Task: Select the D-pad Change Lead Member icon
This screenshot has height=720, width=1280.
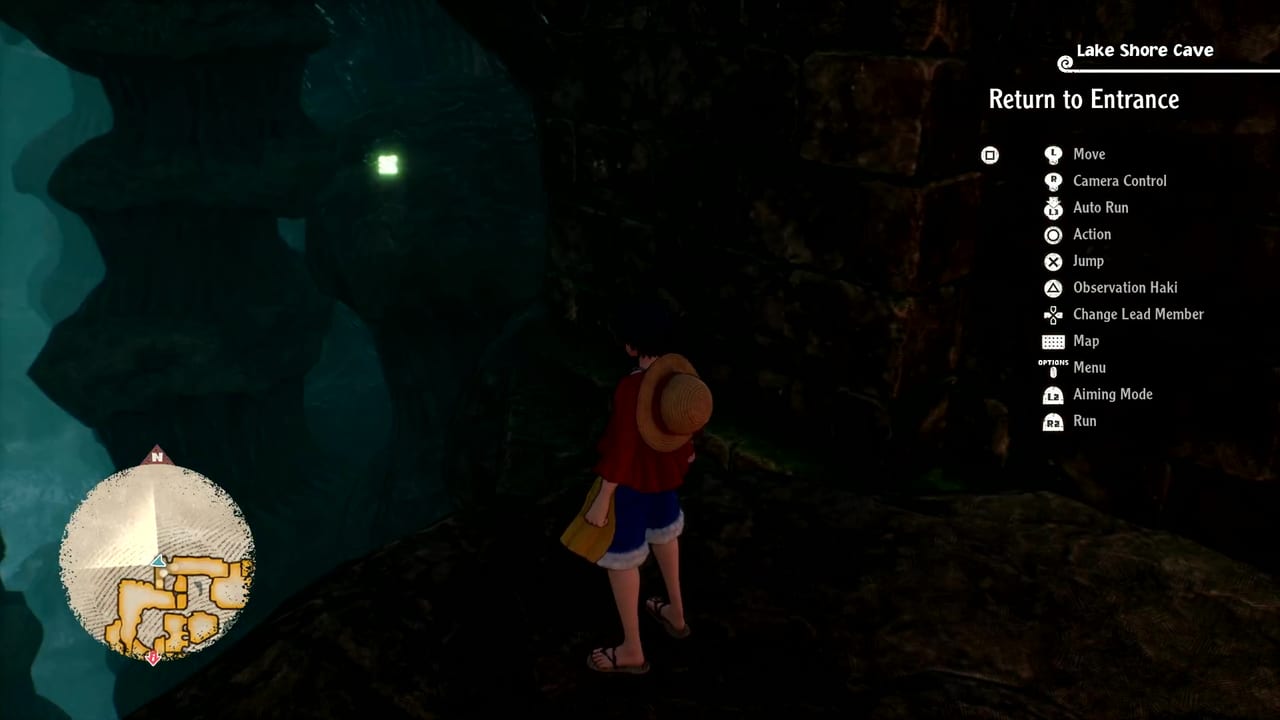Action: pyautogui.click(x=1053, y=314)
